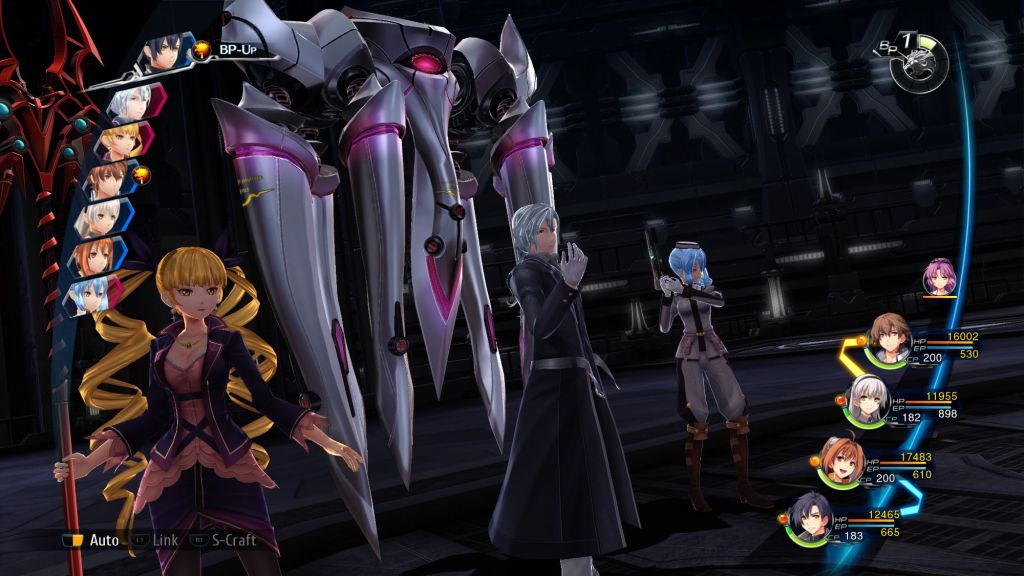The image size is (1024, 576).
Task: Select the silver-haired man's turn order portrait
Action: [127, 102]
